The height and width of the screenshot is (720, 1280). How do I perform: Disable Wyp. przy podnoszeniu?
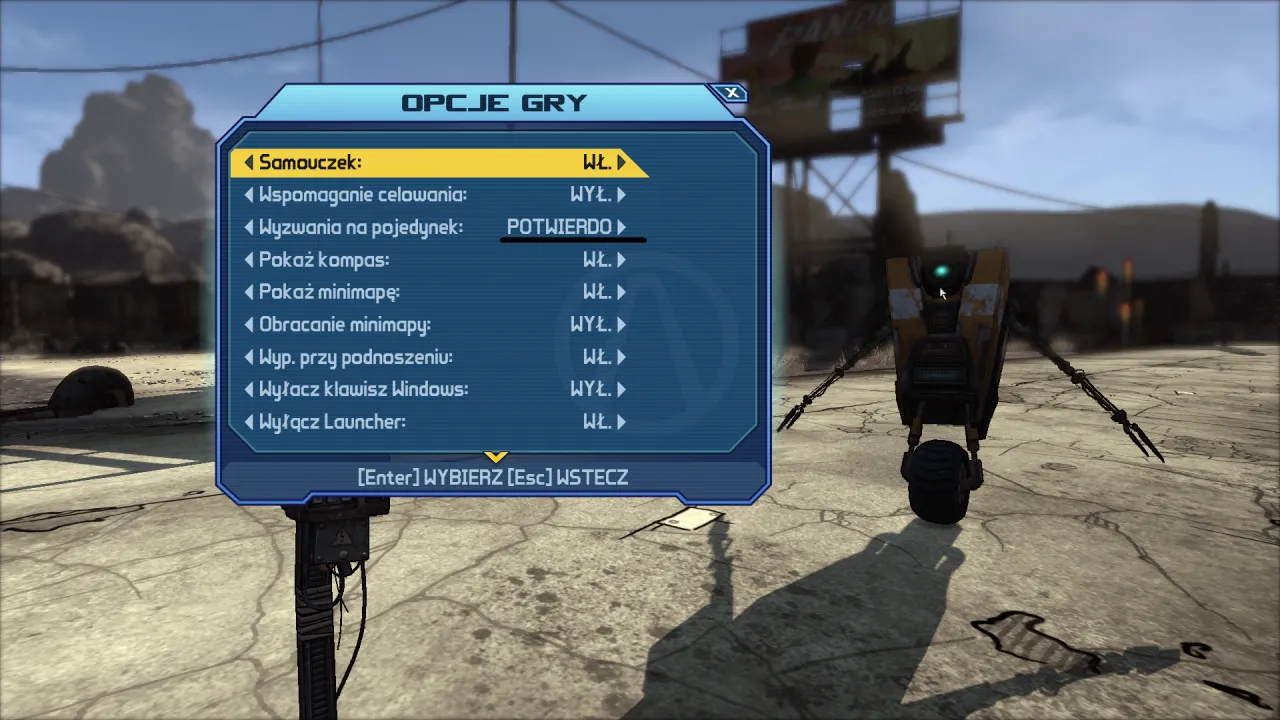[622, 357]
